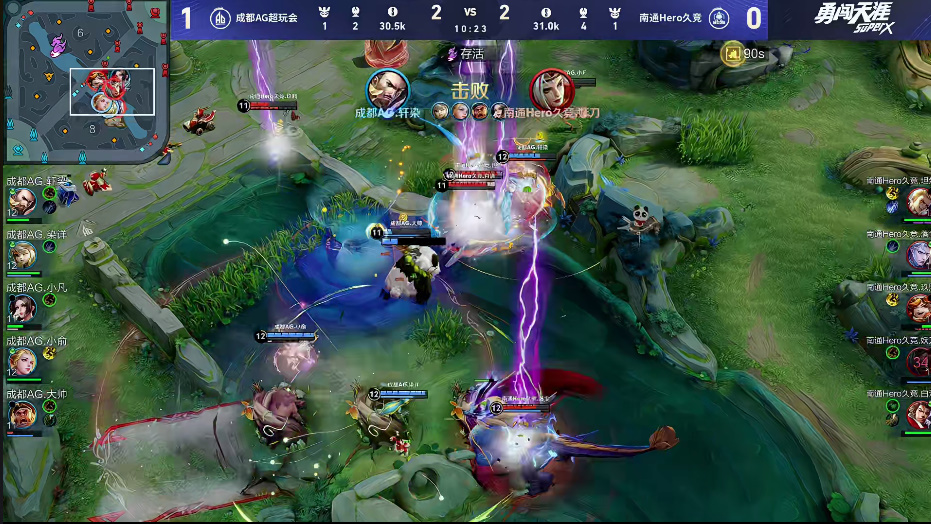Choose the white-haired 南通Hero久竞 hero portrait
The width and height of the screenshot is (931, 524).
[917, 255]
